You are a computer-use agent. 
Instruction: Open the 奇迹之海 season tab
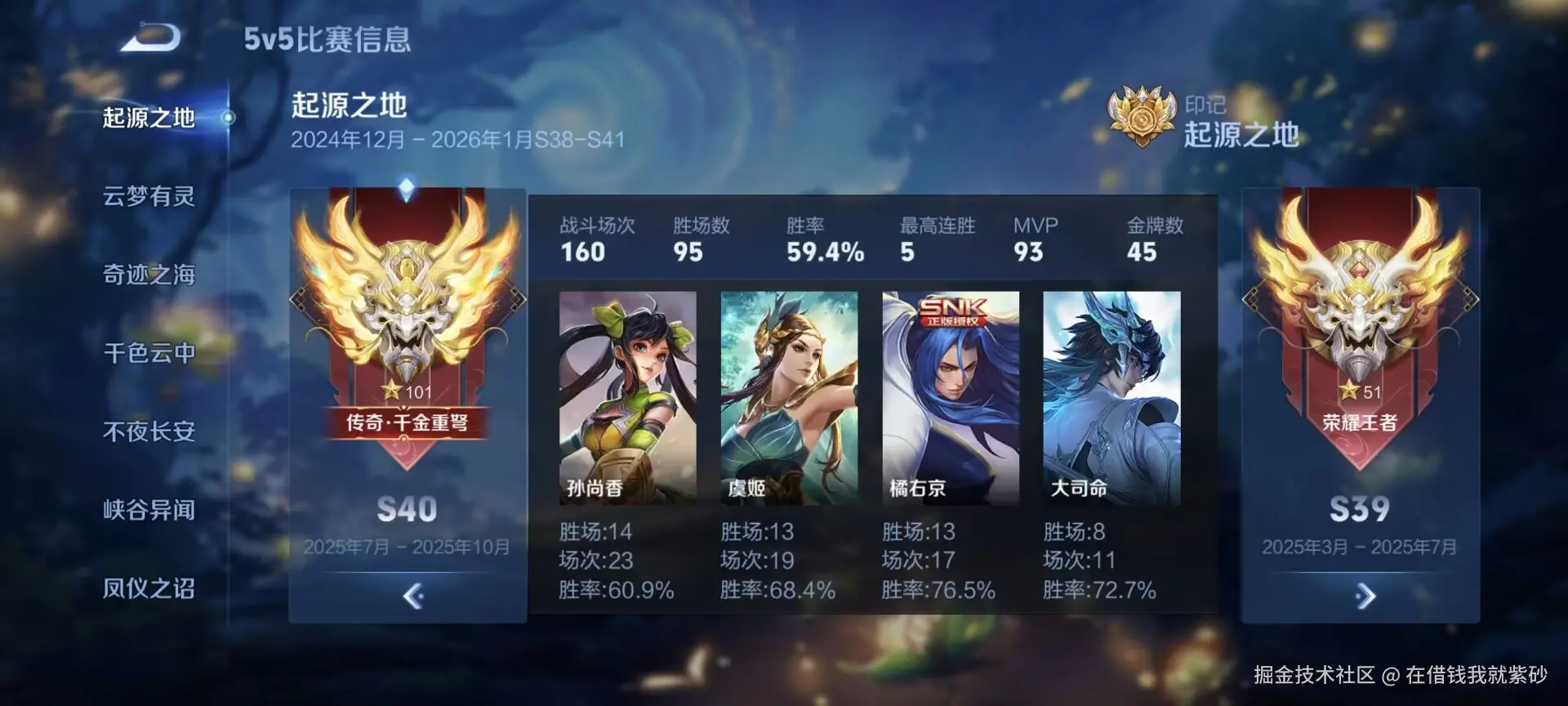pyautogui.click(x=149, y=275)
